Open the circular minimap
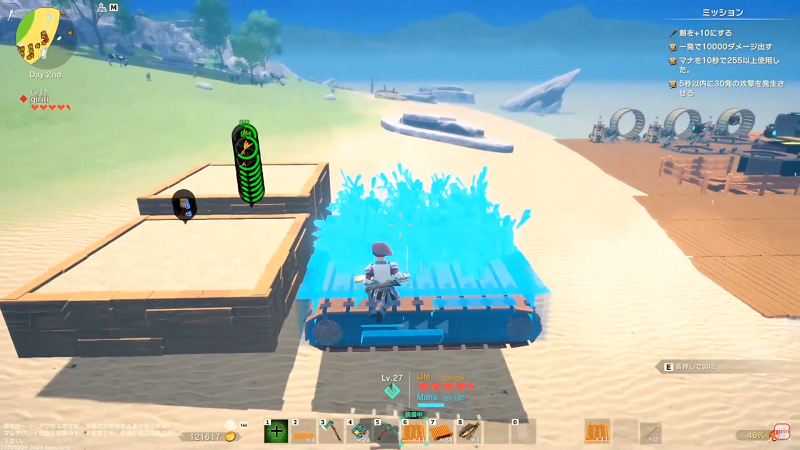This screenshot has height=450, width=800. (37, 33)
